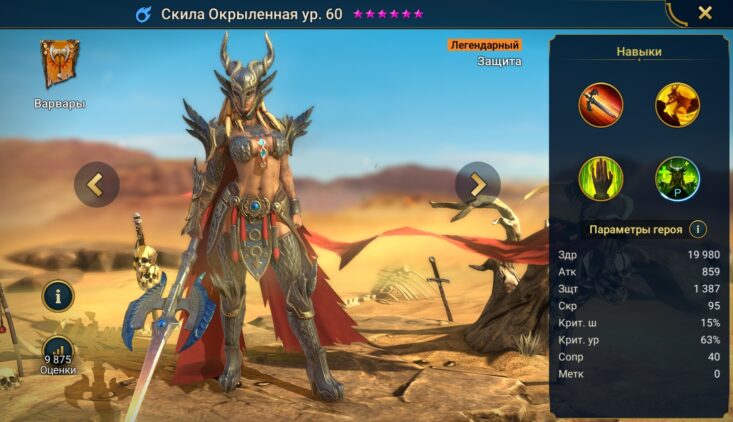Viewport: 733px width, 422px height.
Task: Select the orange winged warrior skill icon
Action: [x=677, y=105]
